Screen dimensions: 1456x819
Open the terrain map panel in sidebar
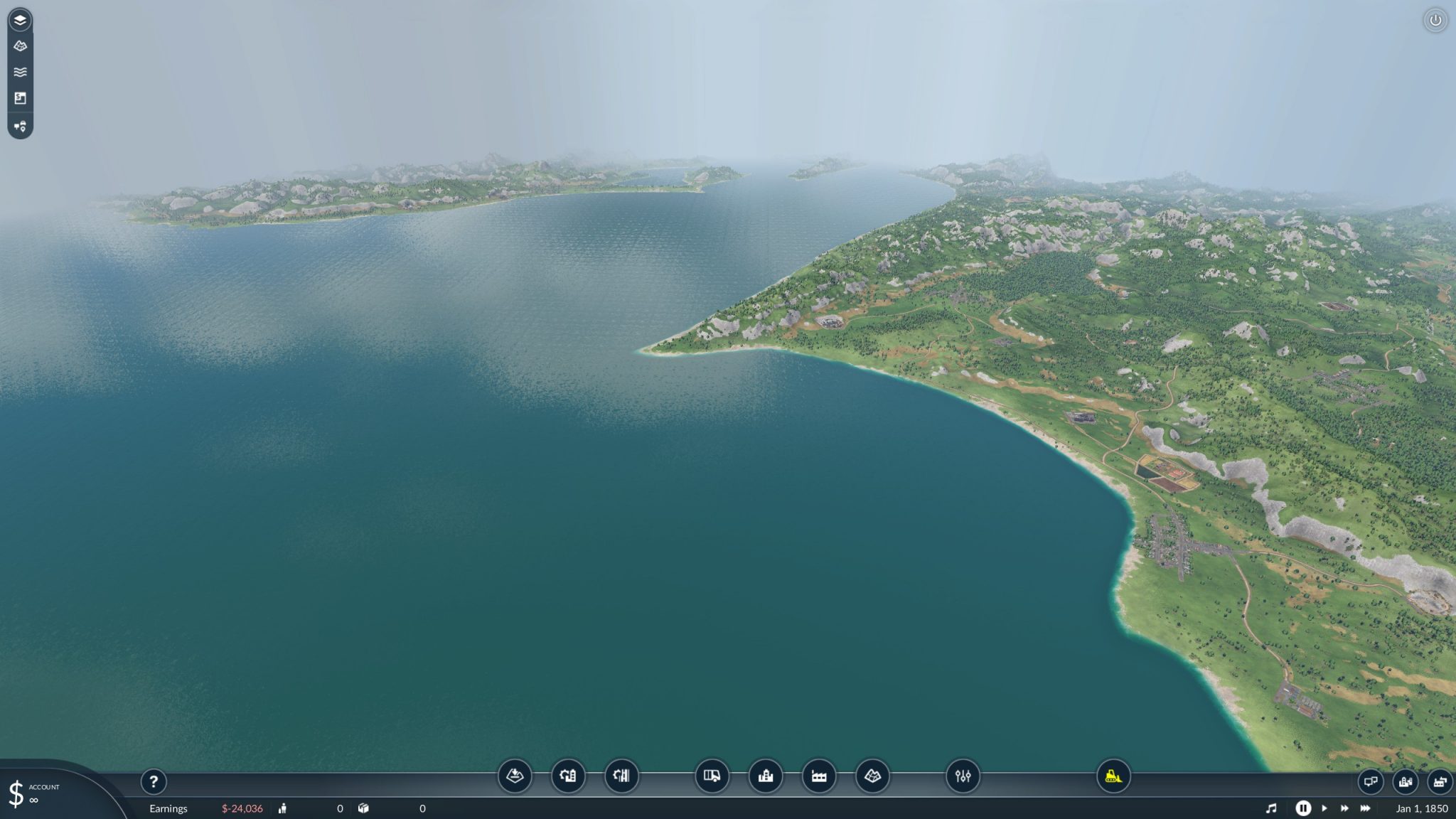20,45
